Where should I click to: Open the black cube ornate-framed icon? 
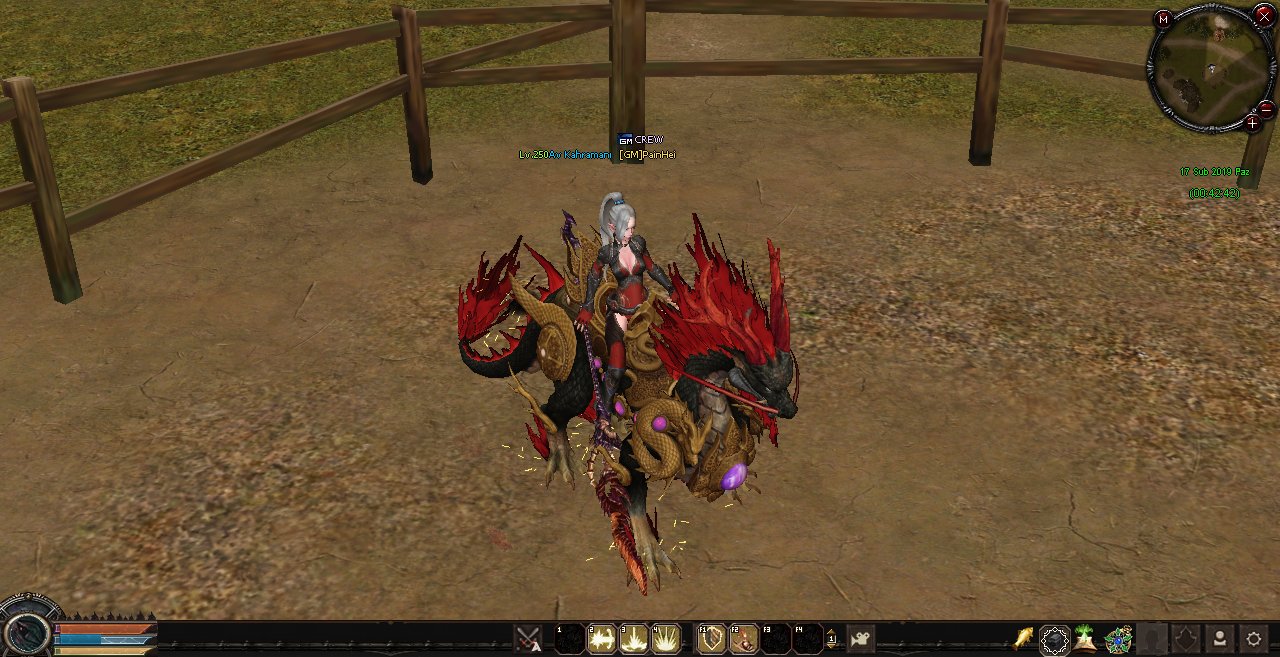point(1055,639)
